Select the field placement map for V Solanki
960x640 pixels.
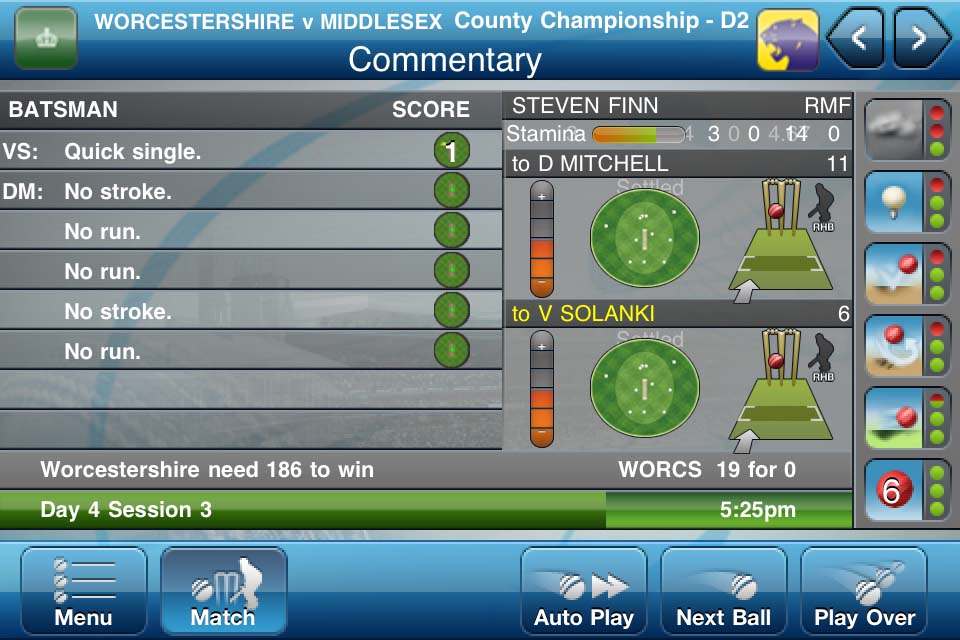pos(644,388)
